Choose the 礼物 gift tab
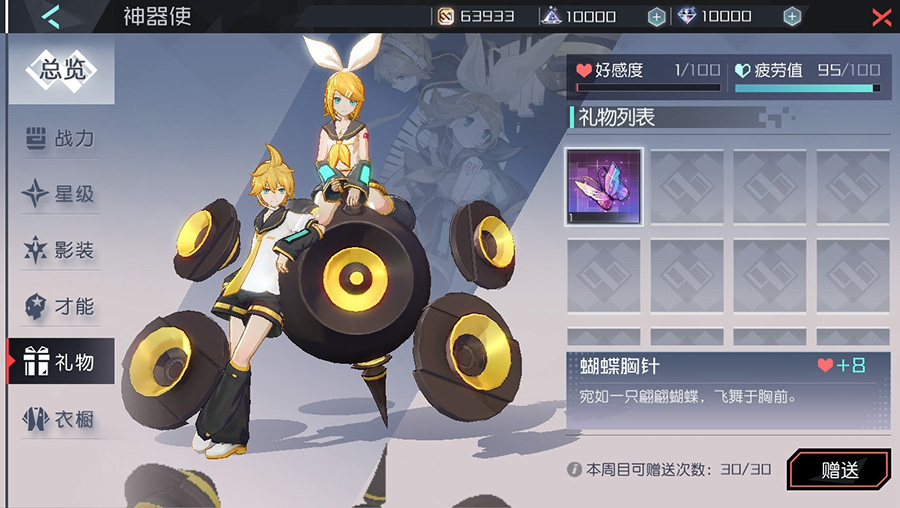The width and height of the screenshot is (900, 508). click(62, 362)
